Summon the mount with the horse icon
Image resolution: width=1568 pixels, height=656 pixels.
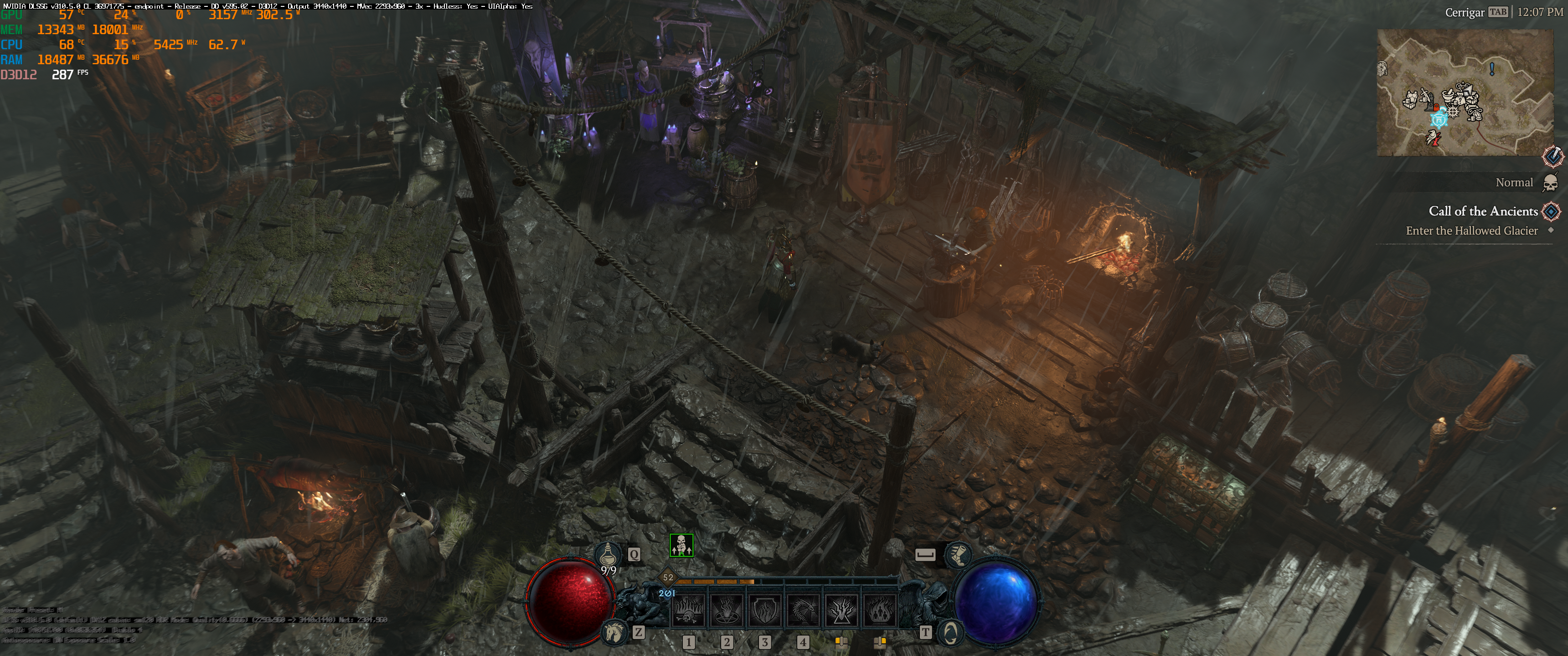coord(614,633)
